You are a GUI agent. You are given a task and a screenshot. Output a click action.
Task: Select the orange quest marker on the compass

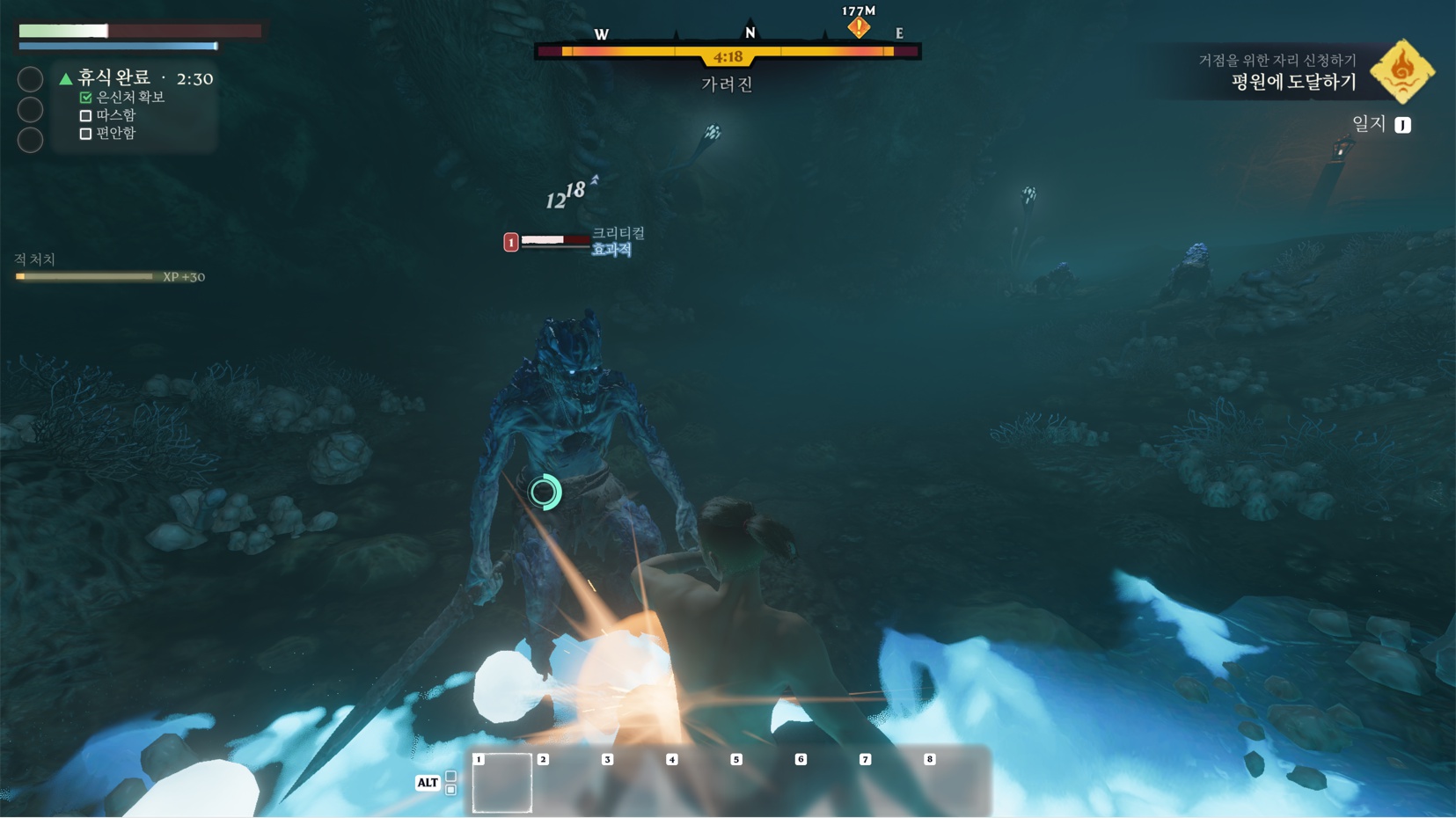pos(859,27)
